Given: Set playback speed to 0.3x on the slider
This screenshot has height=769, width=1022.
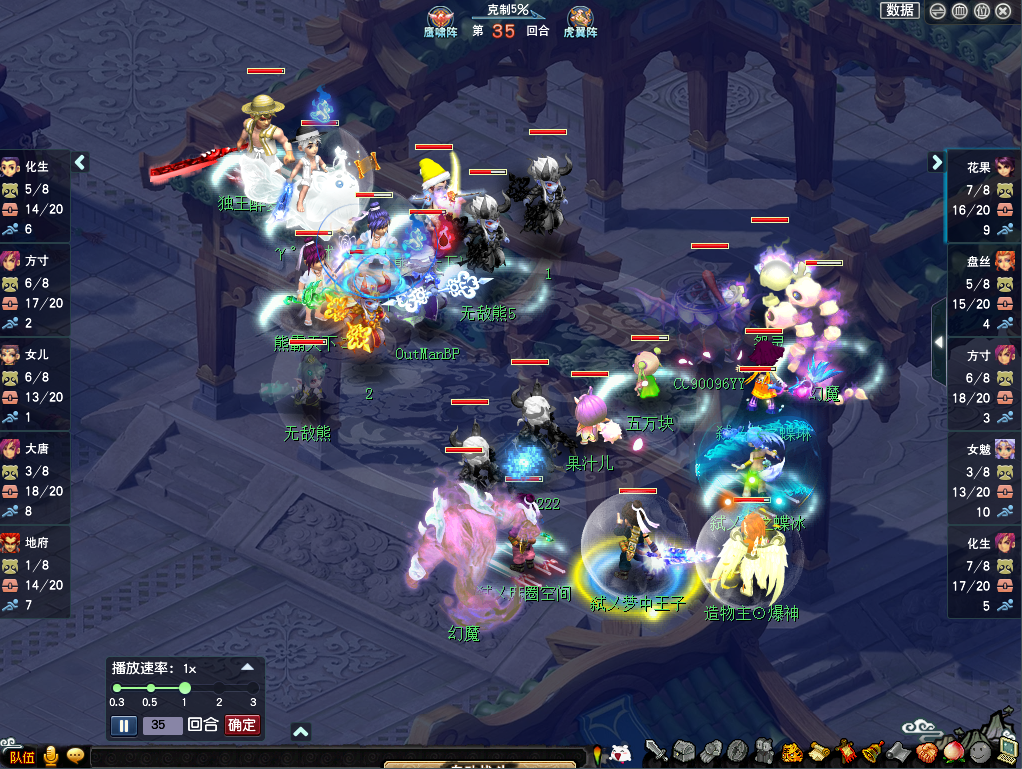Looking at the screenshot, I should (117, 688).
